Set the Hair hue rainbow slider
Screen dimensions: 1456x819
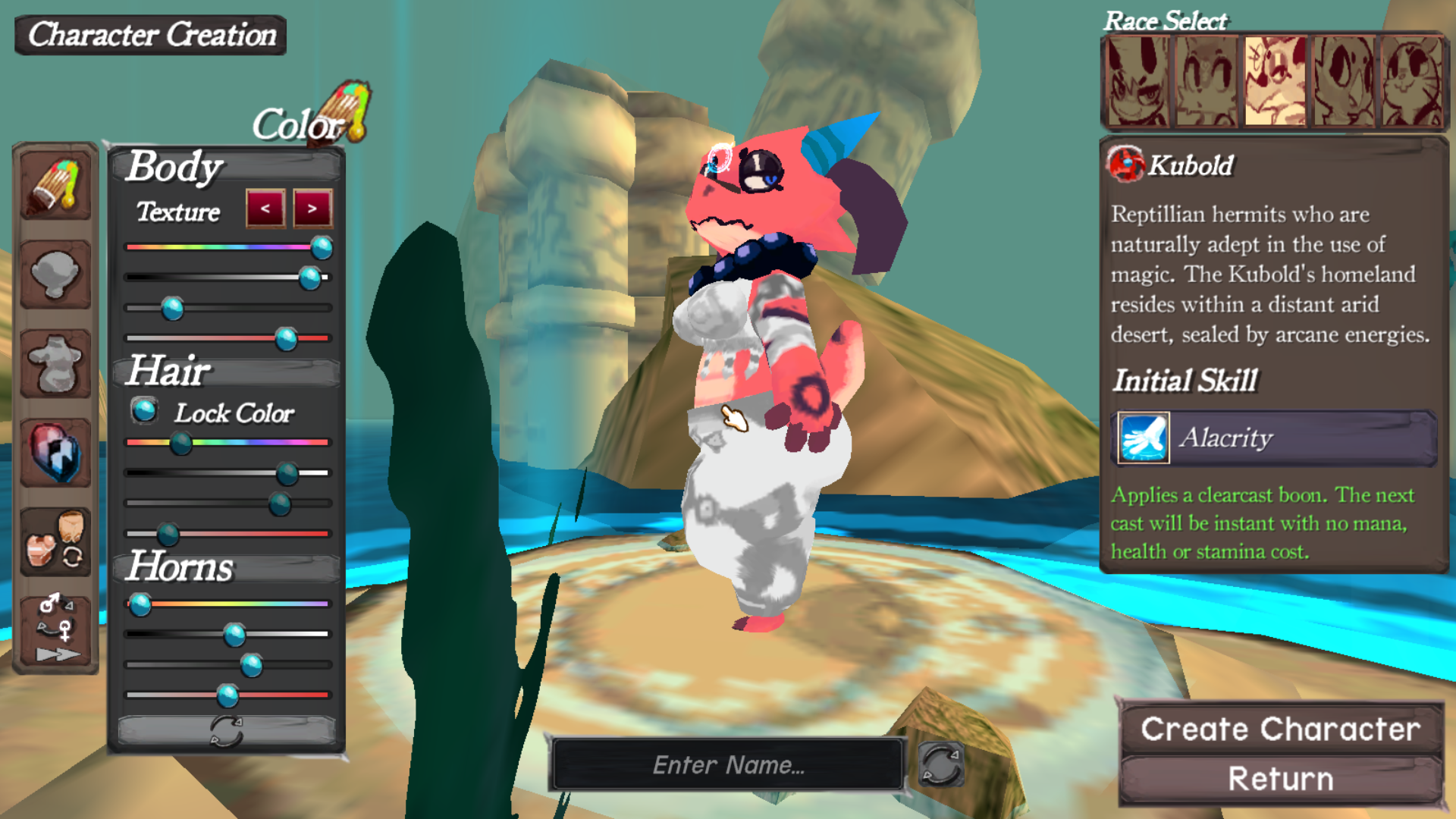pyautogui.click(x=180, y=443)
